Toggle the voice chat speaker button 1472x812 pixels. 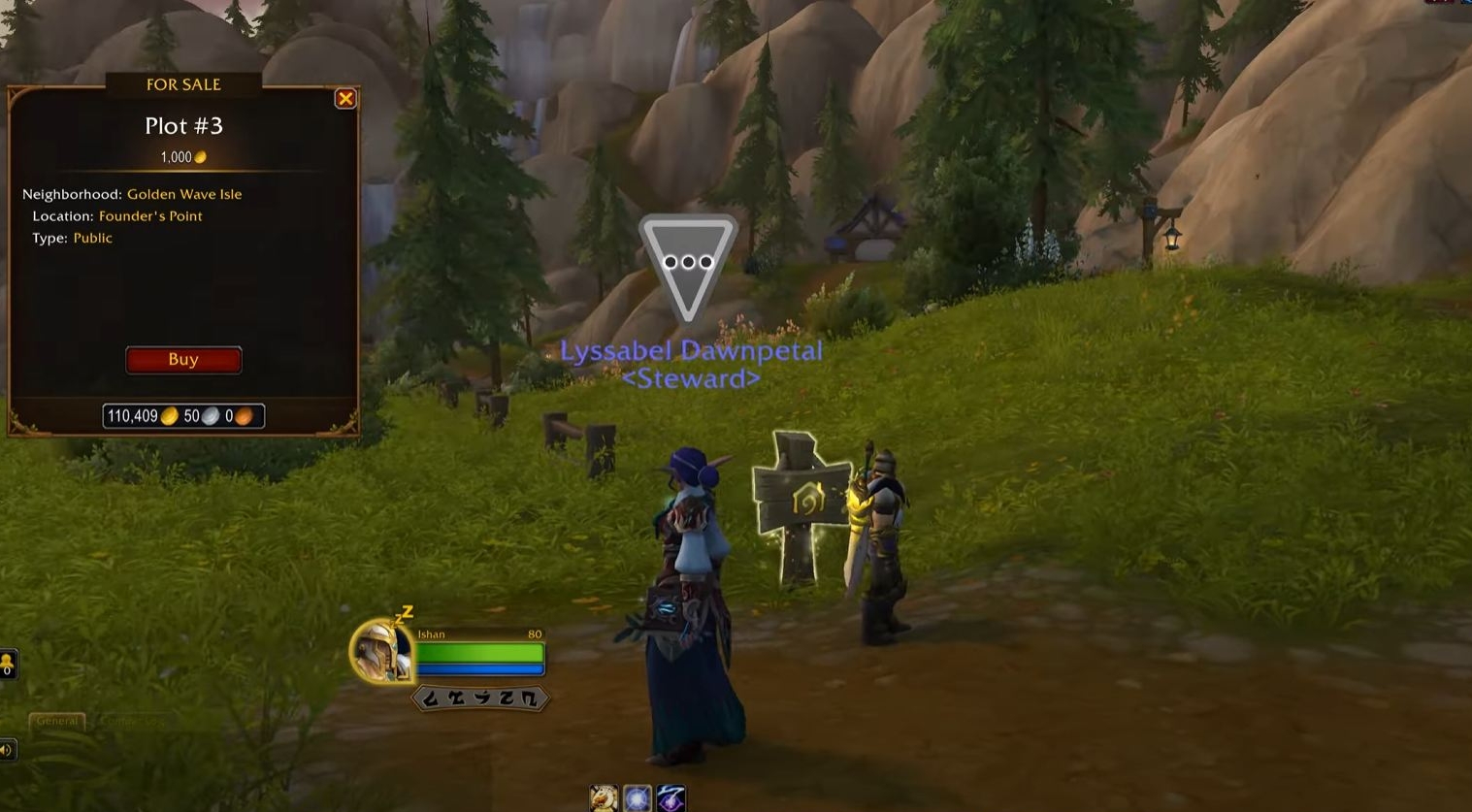[6, 750]
